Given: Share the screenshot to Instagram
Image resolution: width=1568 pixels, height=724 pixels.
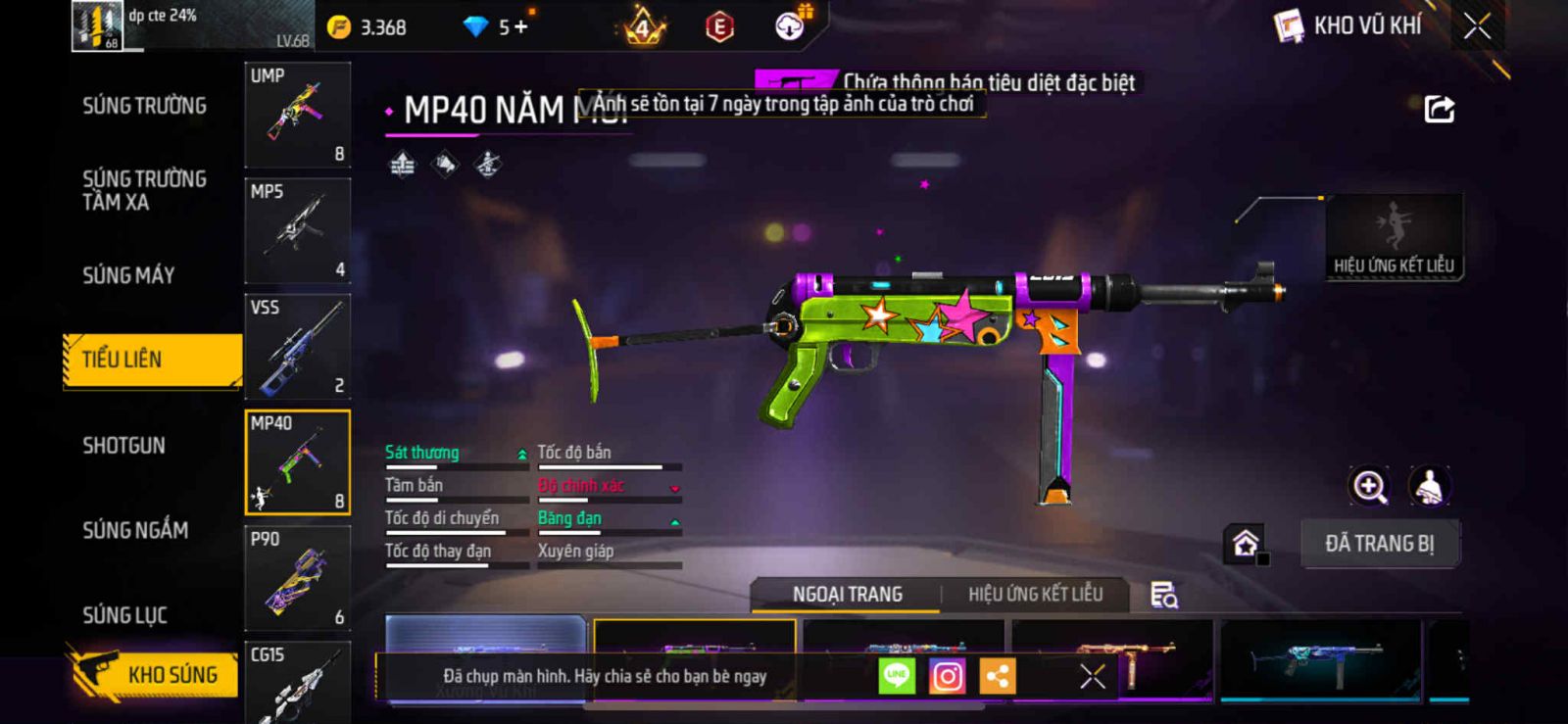Looking at the screenshot, I should pyautogui.click(x=947, y=676).
